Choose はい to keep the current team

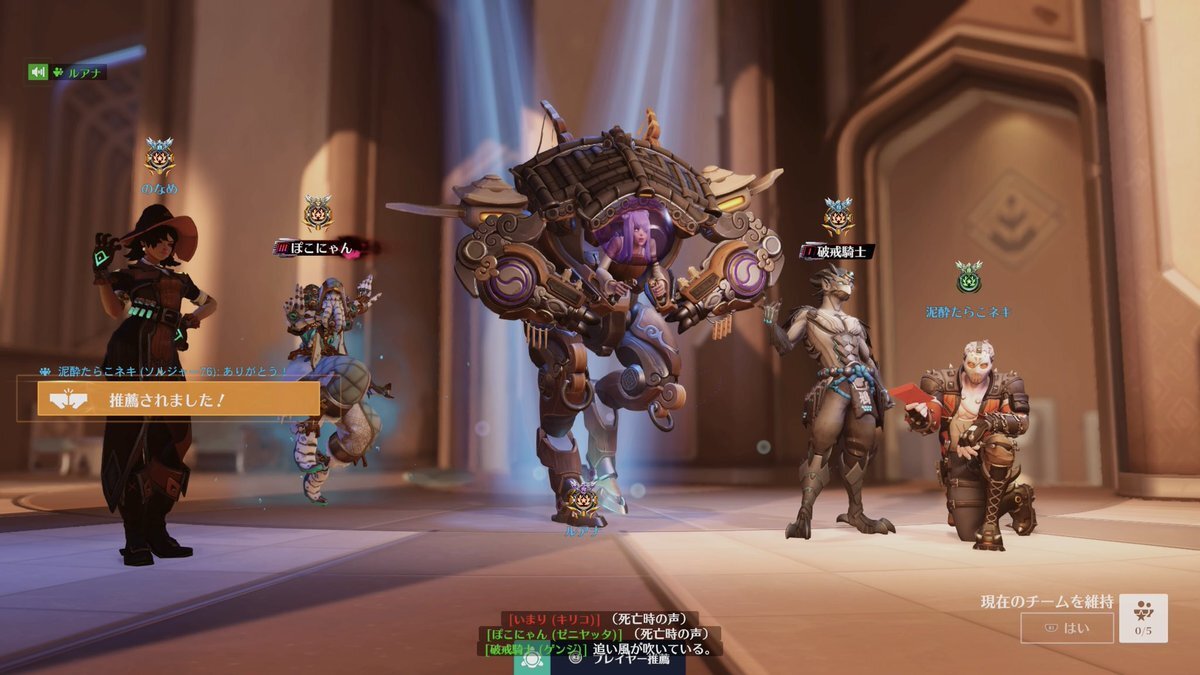1066,628
